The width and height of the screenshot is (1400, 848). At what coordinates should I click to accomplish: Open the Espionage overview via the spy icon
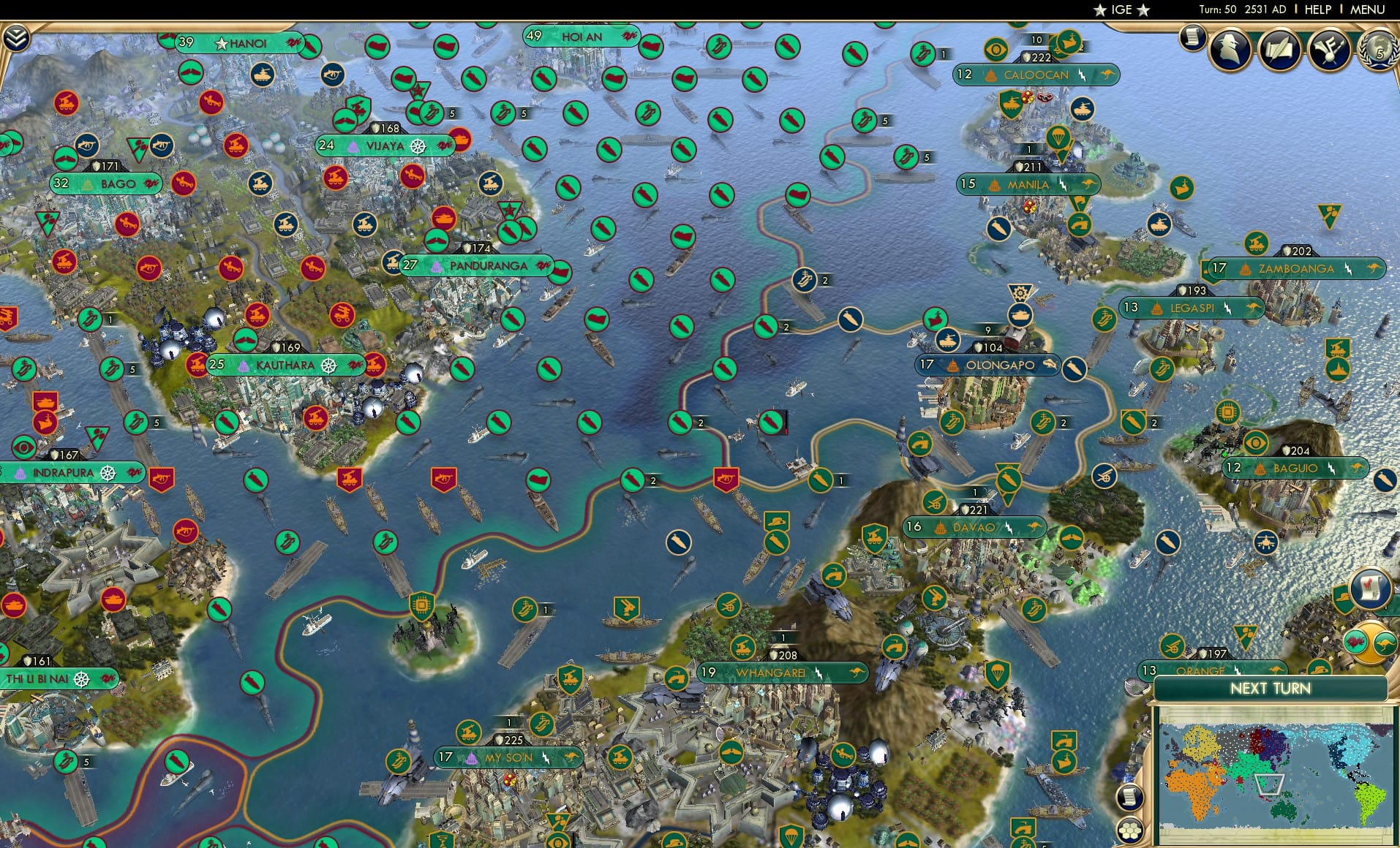coord(1228,49)
